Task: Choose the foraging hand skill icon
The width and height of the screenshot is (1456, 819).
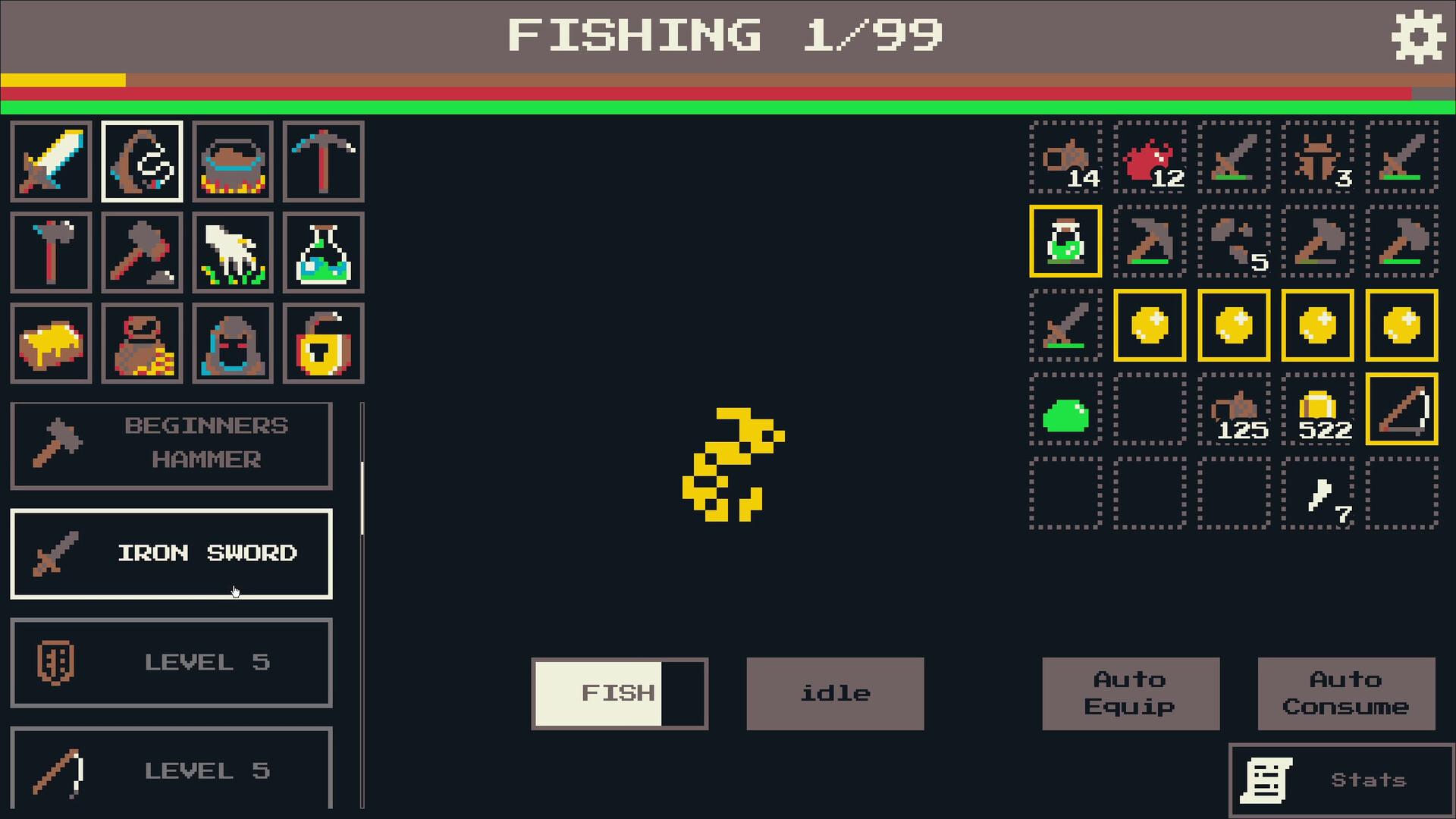Action: click(232, 253)
